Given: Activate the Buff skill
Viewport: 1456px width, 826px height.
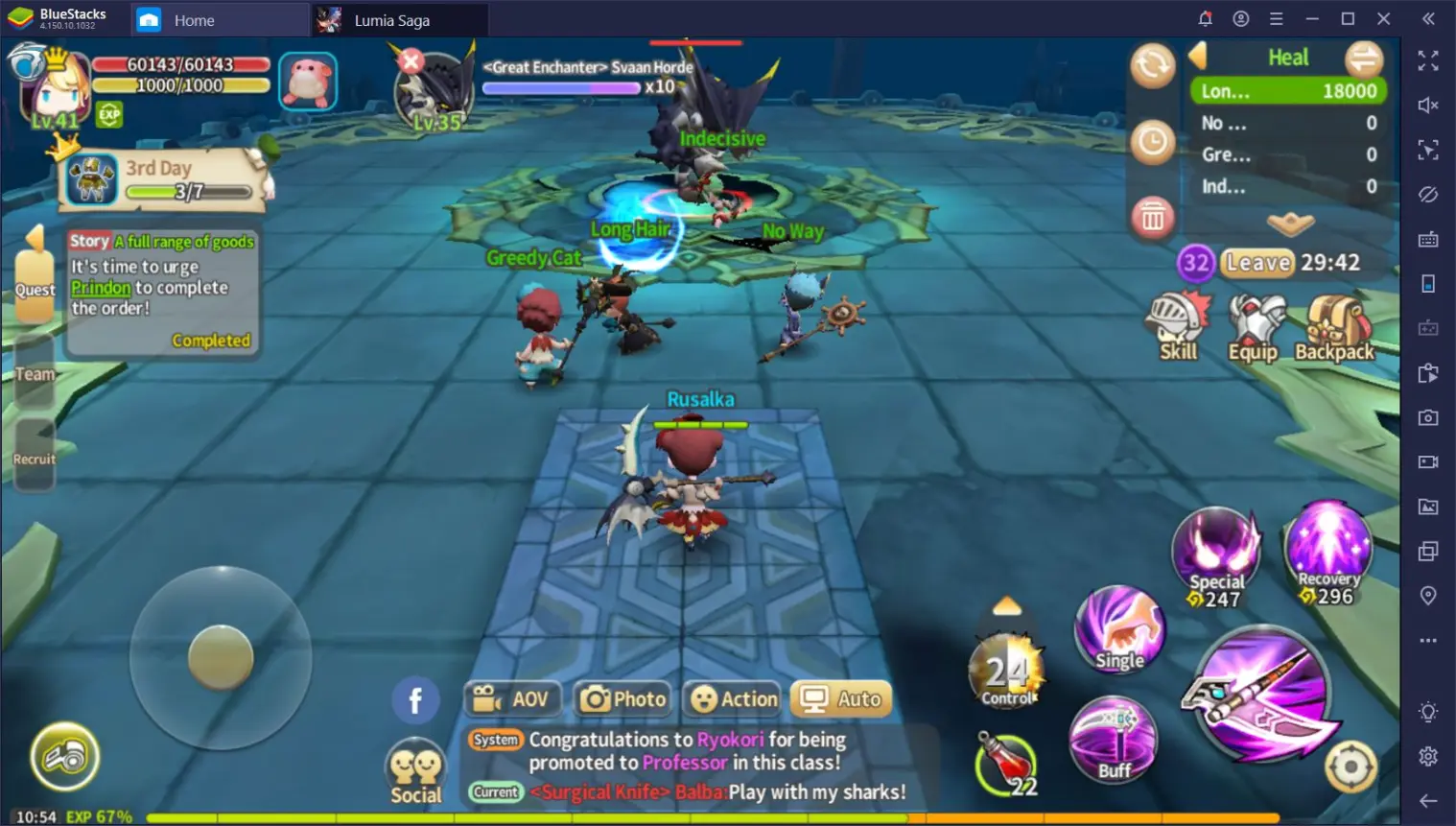Looking at the screenshot, I should (x=1114, y=739).
